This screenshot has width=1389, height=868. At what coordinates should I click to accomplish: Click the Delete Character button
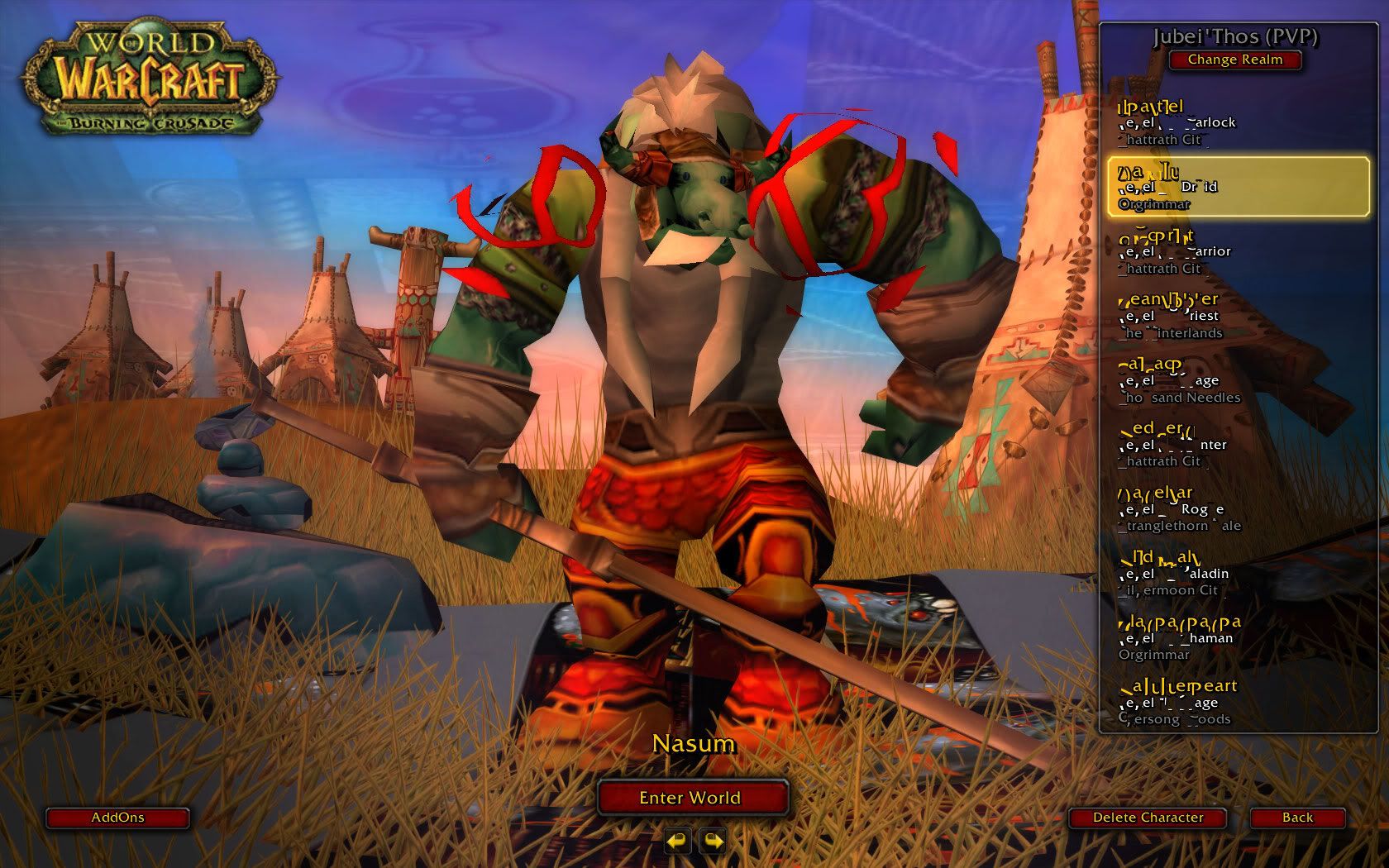tap(1146, 817)
